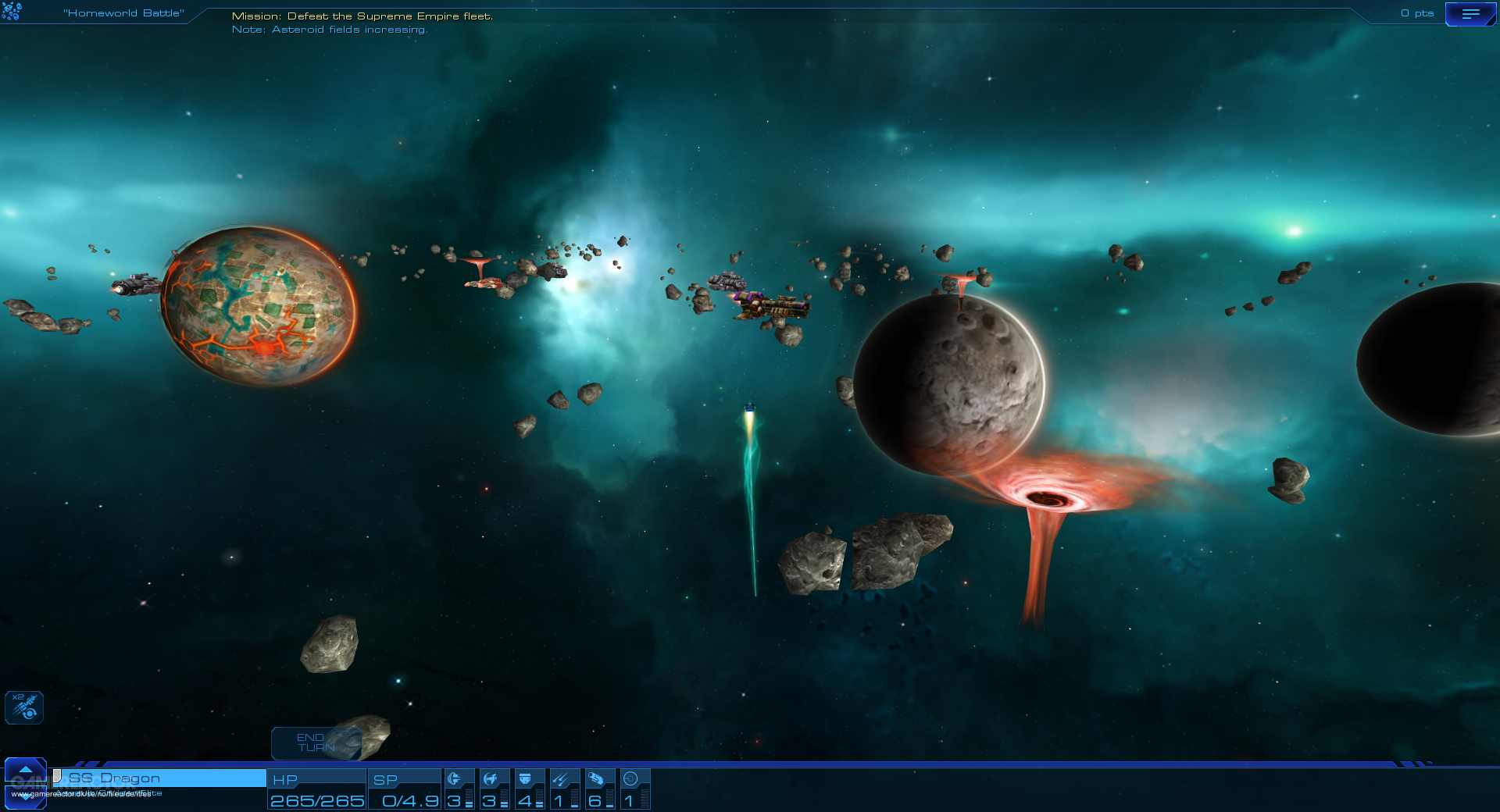Click the starship logo in top-left corner
The width and height of the screenshot is (1500, 812).
pyautogui.click(x=12, y=12)
